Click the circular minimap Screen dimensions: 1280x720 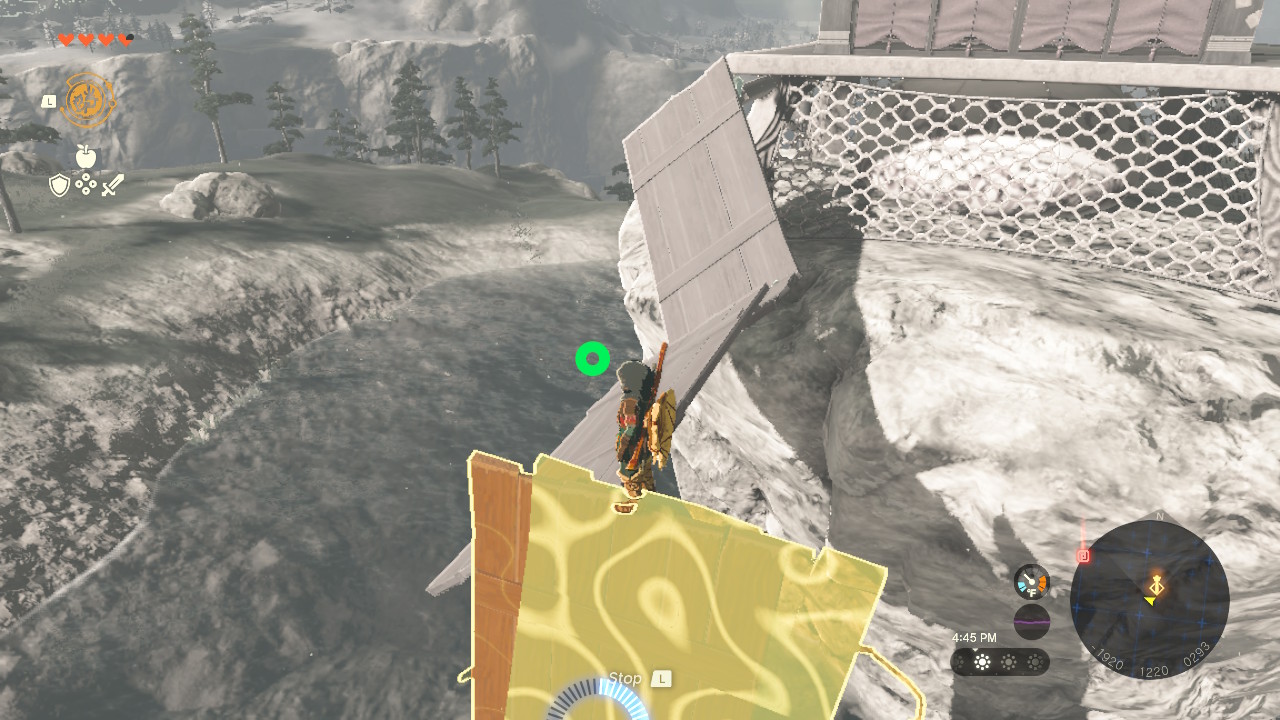click(x=1149, y=599)
